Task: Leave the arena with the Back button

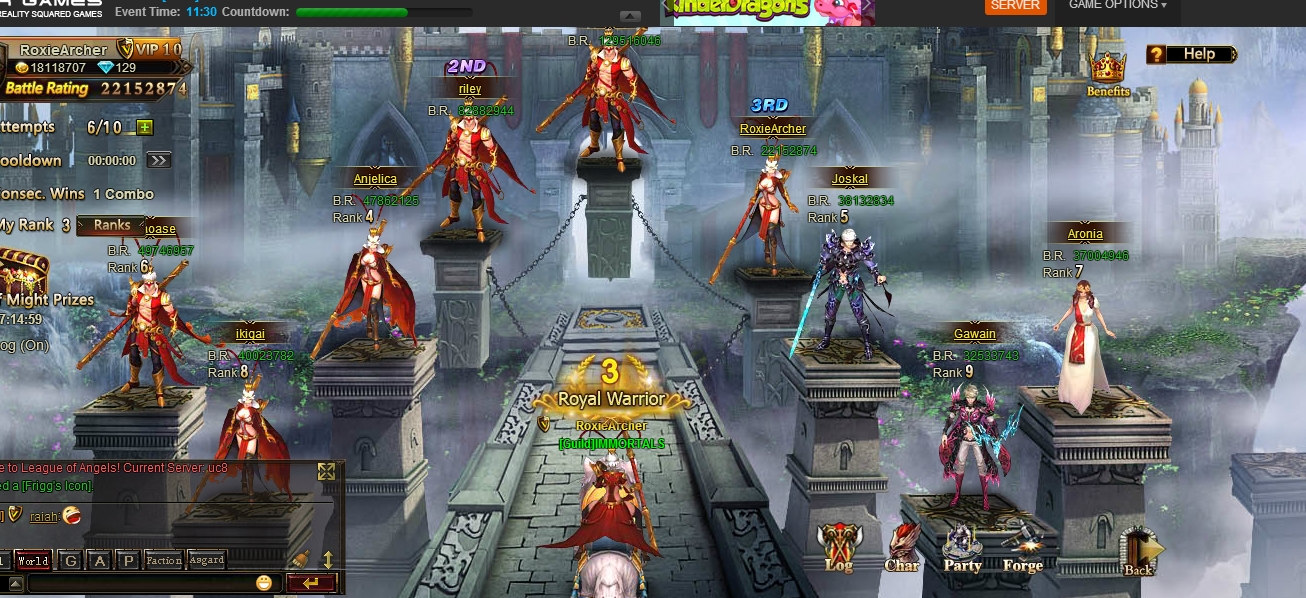Action: click(x=1140, y=552)
